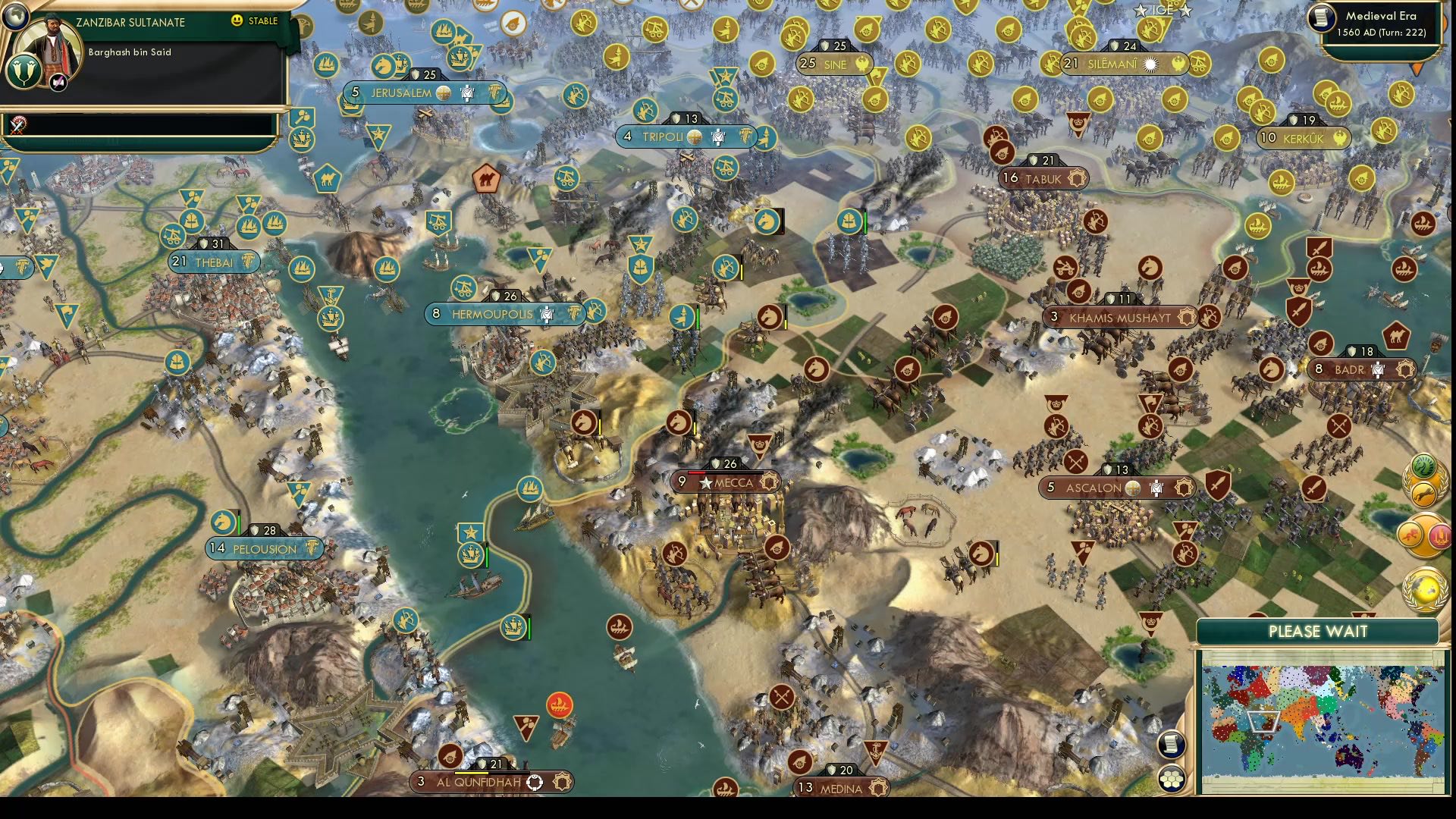Open the notifications log scroll icon
This screenshot has width=1456, height=819.
point(1171,744)
